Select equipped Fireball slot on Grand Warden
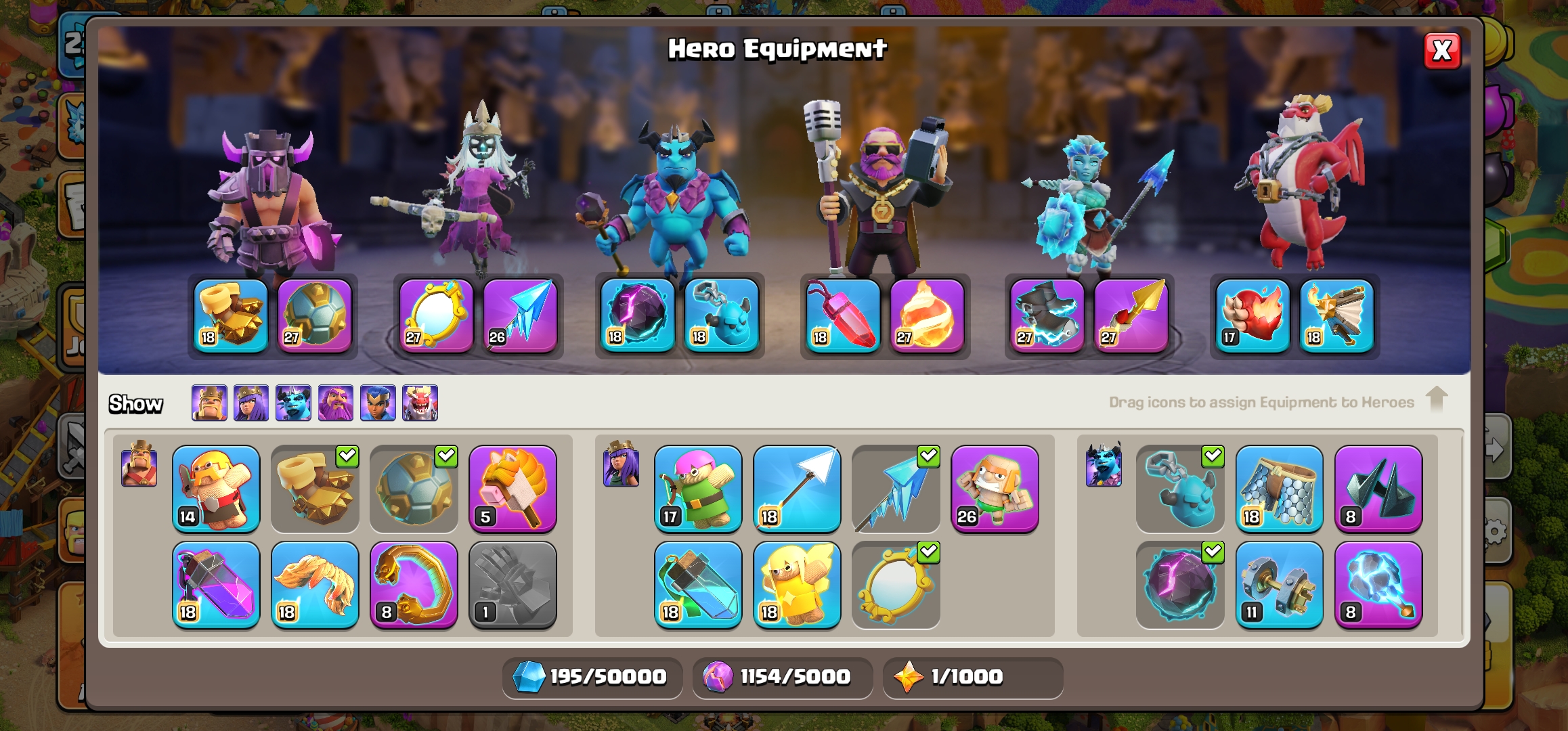 click(927, 315)
